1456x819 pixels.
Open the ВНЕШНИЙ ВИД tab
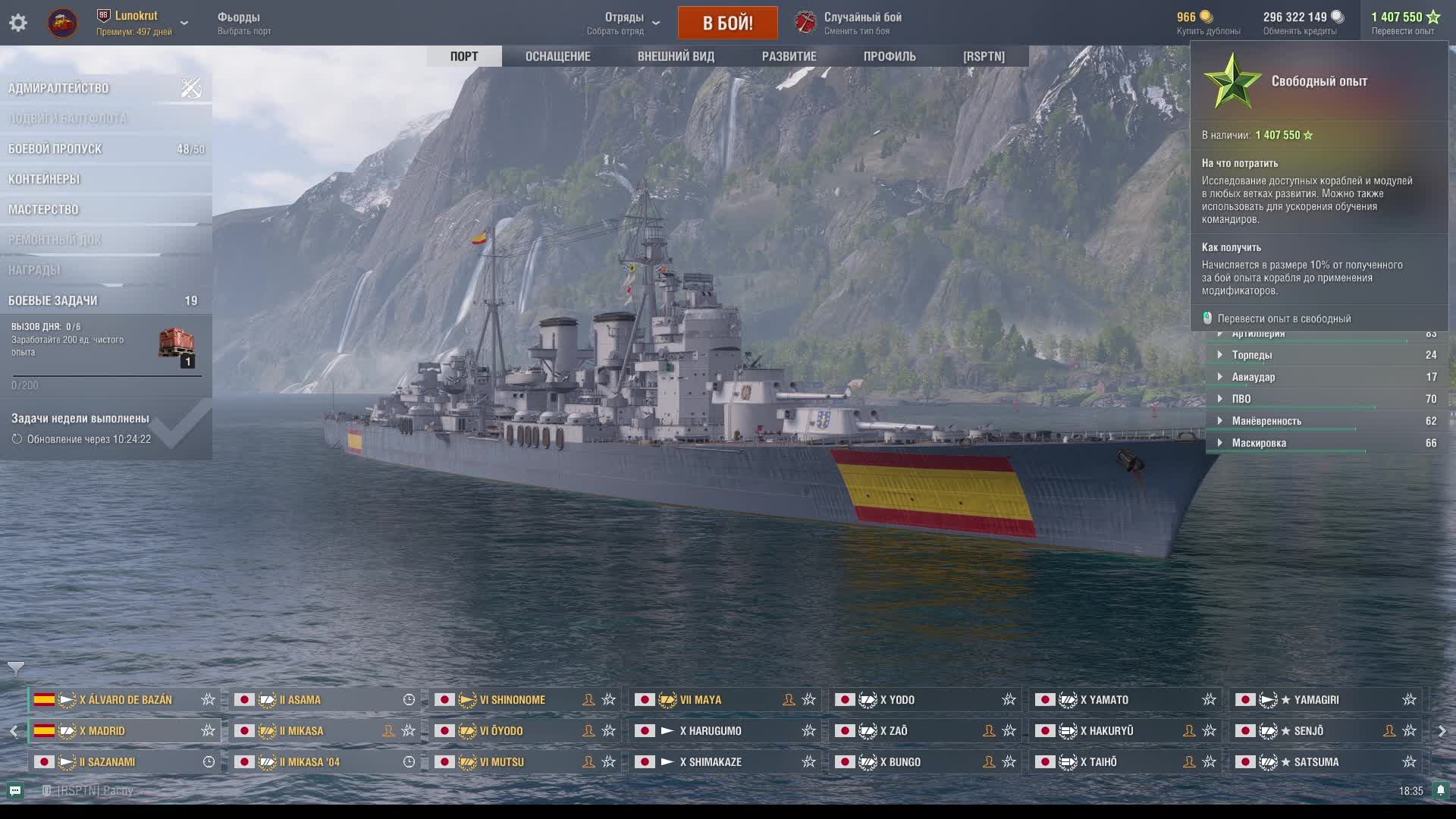pyautogui.click(x=676, y=56)
